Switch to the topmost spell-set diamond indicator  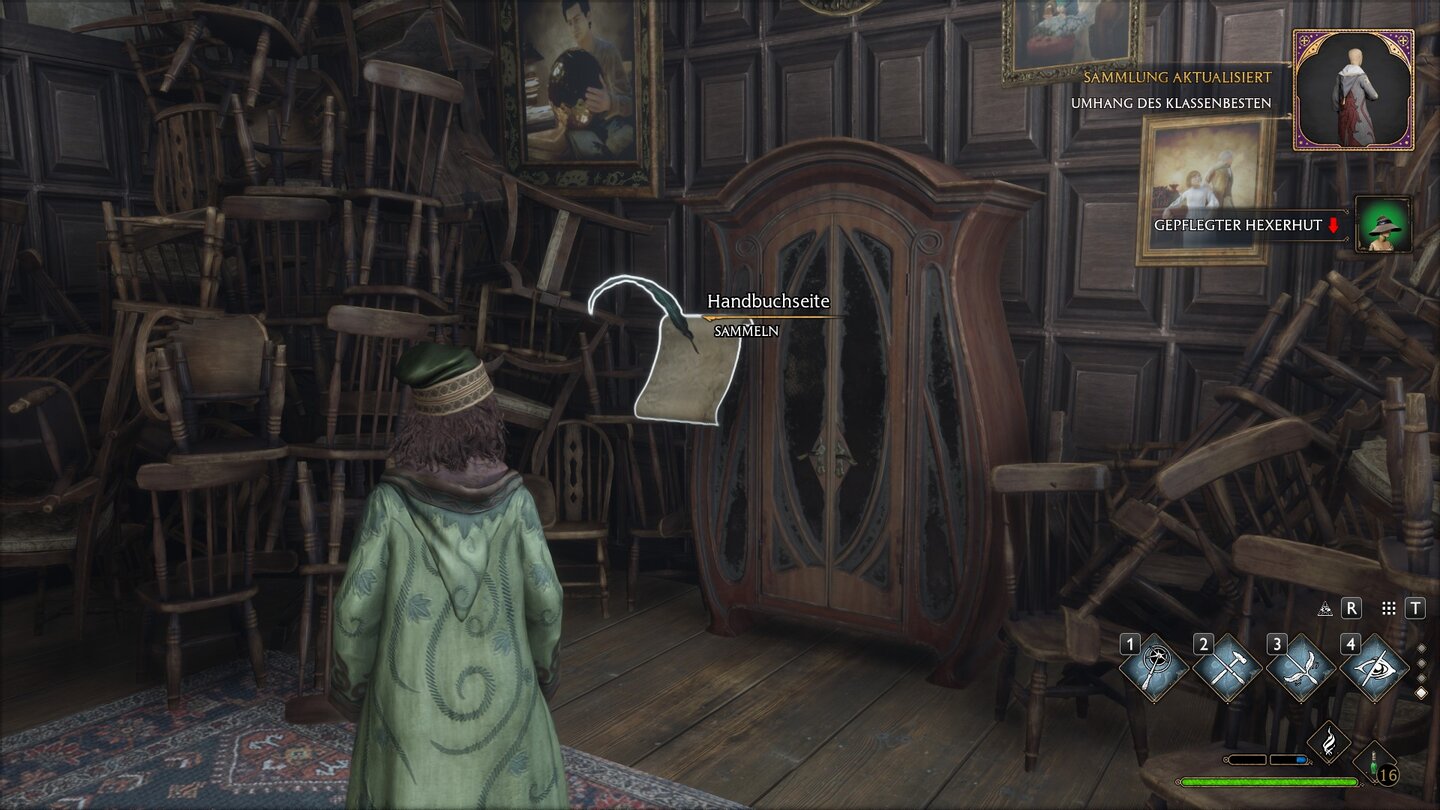(1421, 648)
